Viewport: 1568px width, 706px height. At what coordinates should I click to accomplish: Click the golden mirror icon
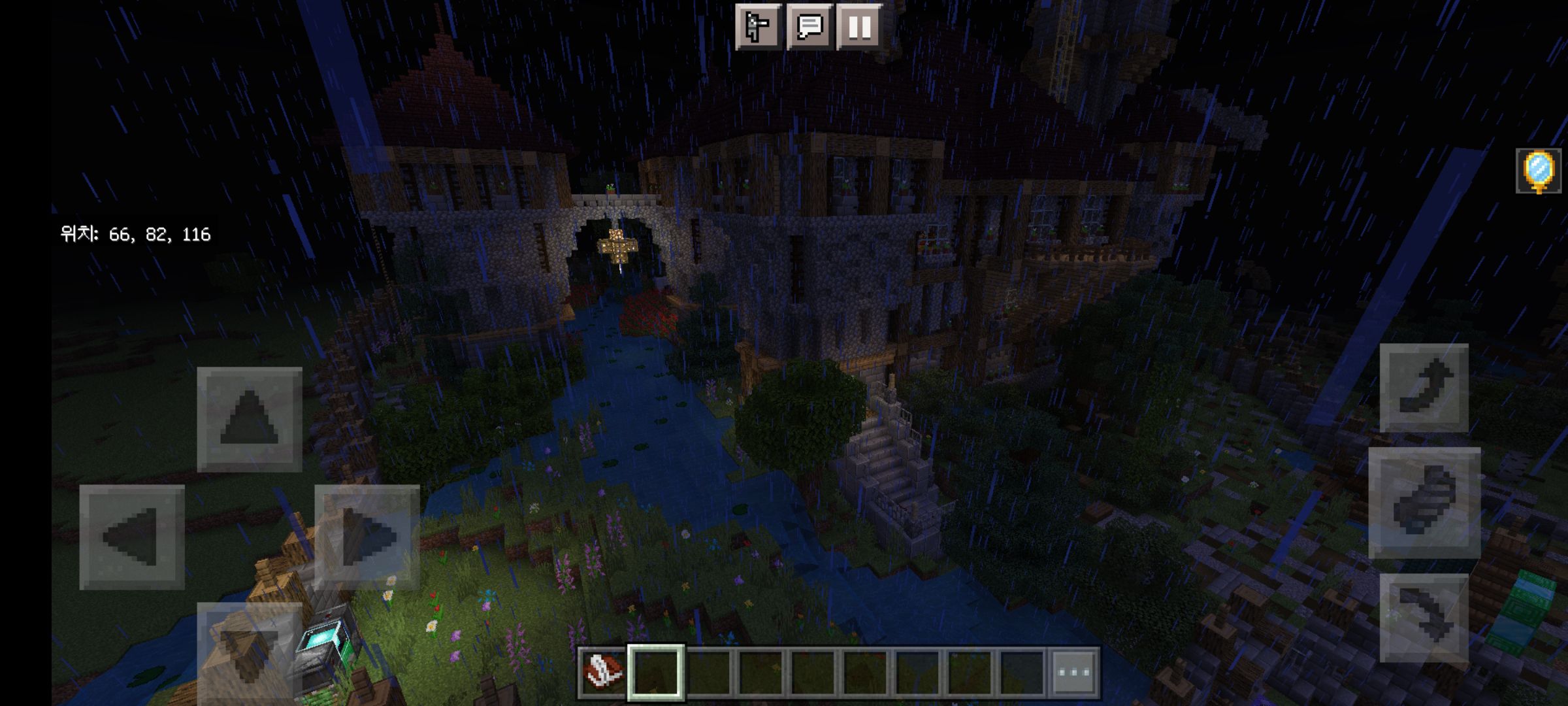click(x=1538, y=171)
